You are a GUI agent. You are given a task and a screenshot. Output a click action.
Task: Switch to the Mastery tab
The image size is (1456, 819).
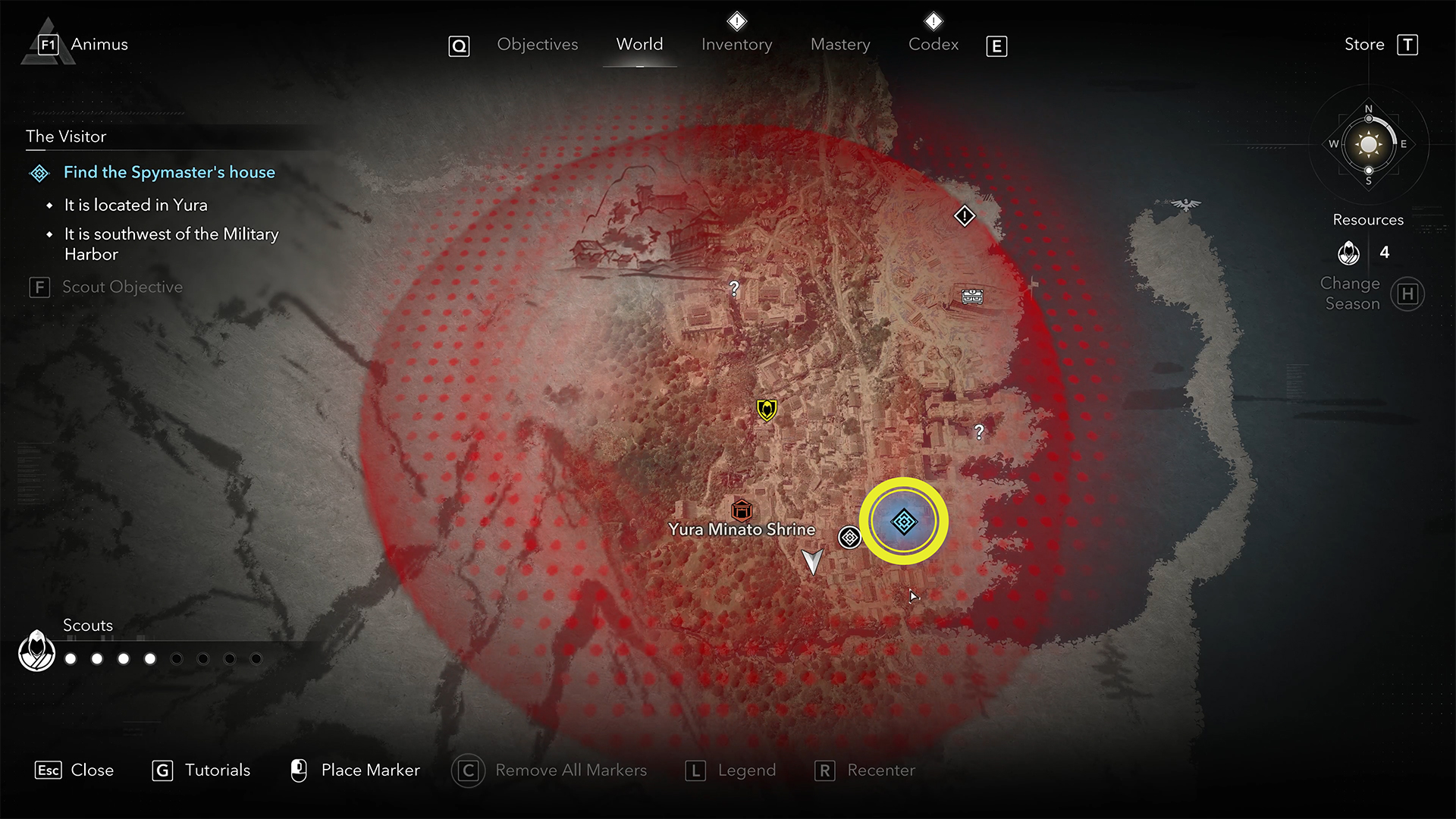pos(840,45)
